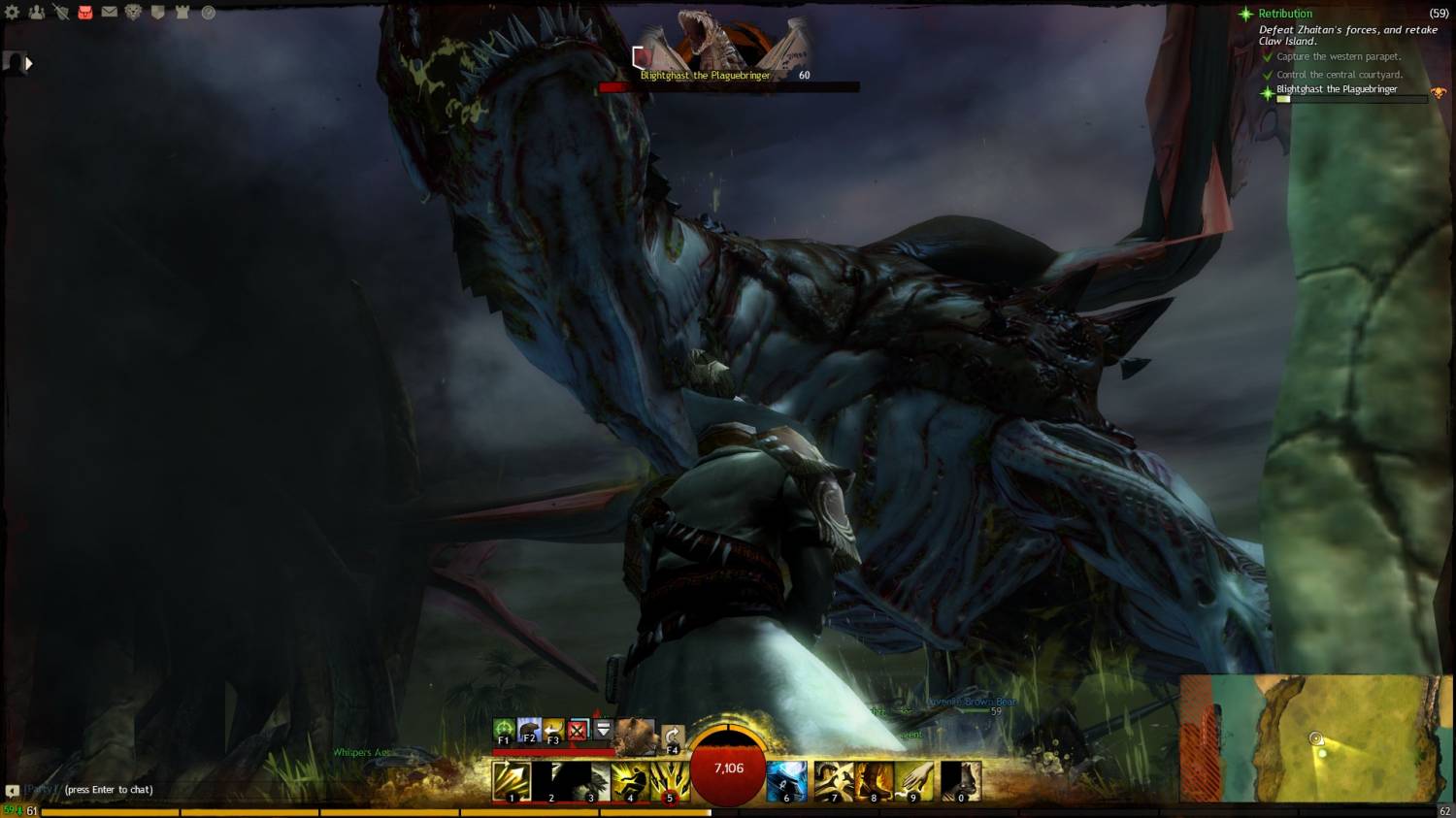Activate the blue healing skill 6
This screenshot has height=818, width=1456.
click(x=786, y=781)
